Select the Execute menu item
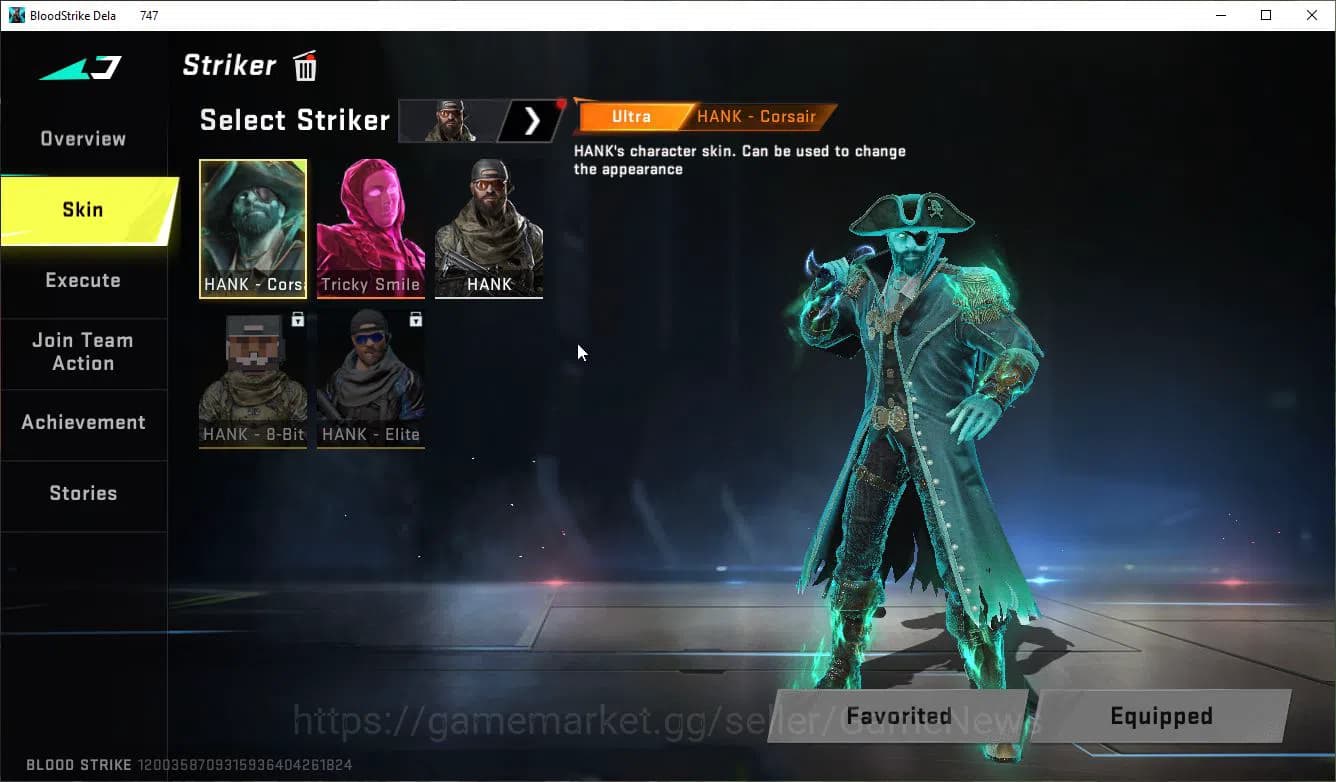This screenshot has width=1336, height=782. 83,281
